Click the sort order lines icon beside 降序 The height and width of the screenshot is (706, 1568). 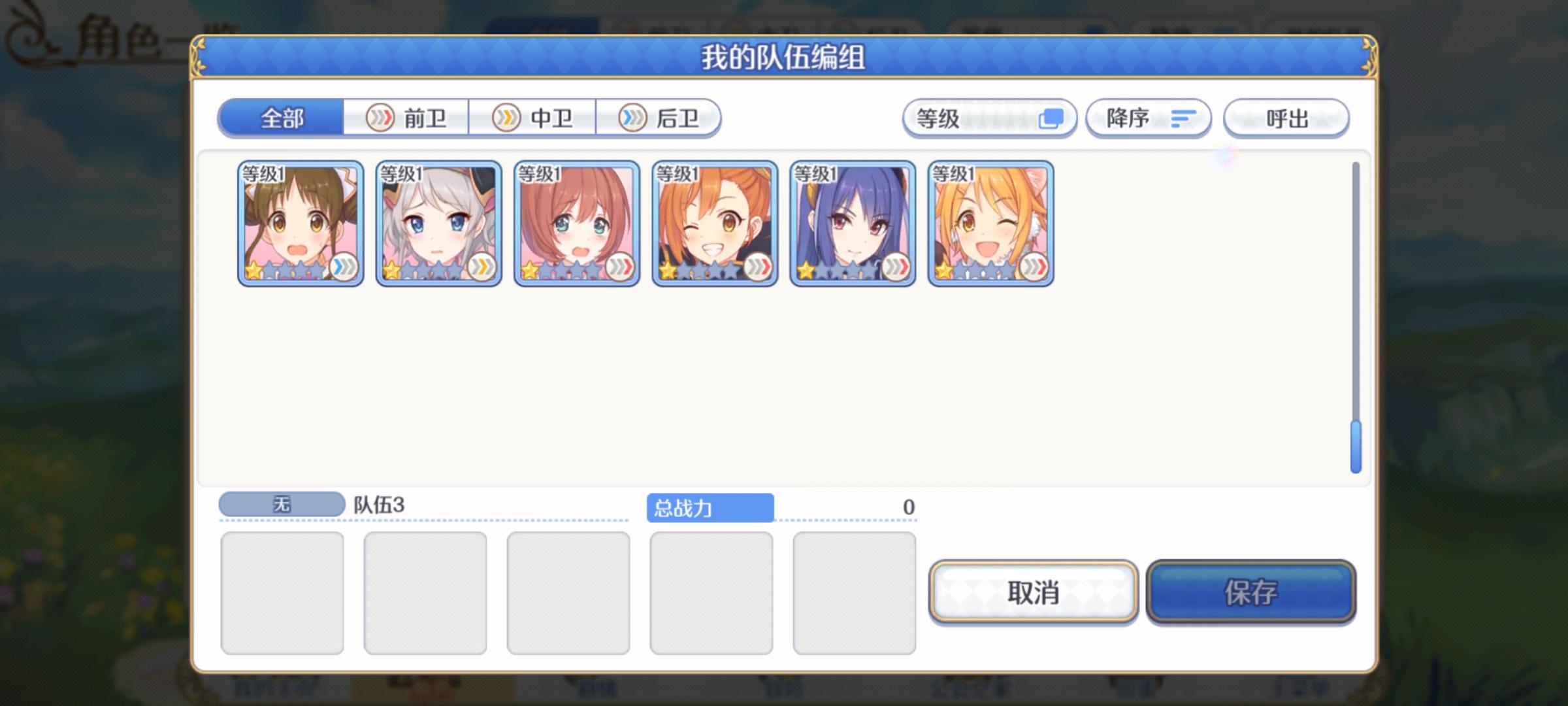(x=1183, y=118)
